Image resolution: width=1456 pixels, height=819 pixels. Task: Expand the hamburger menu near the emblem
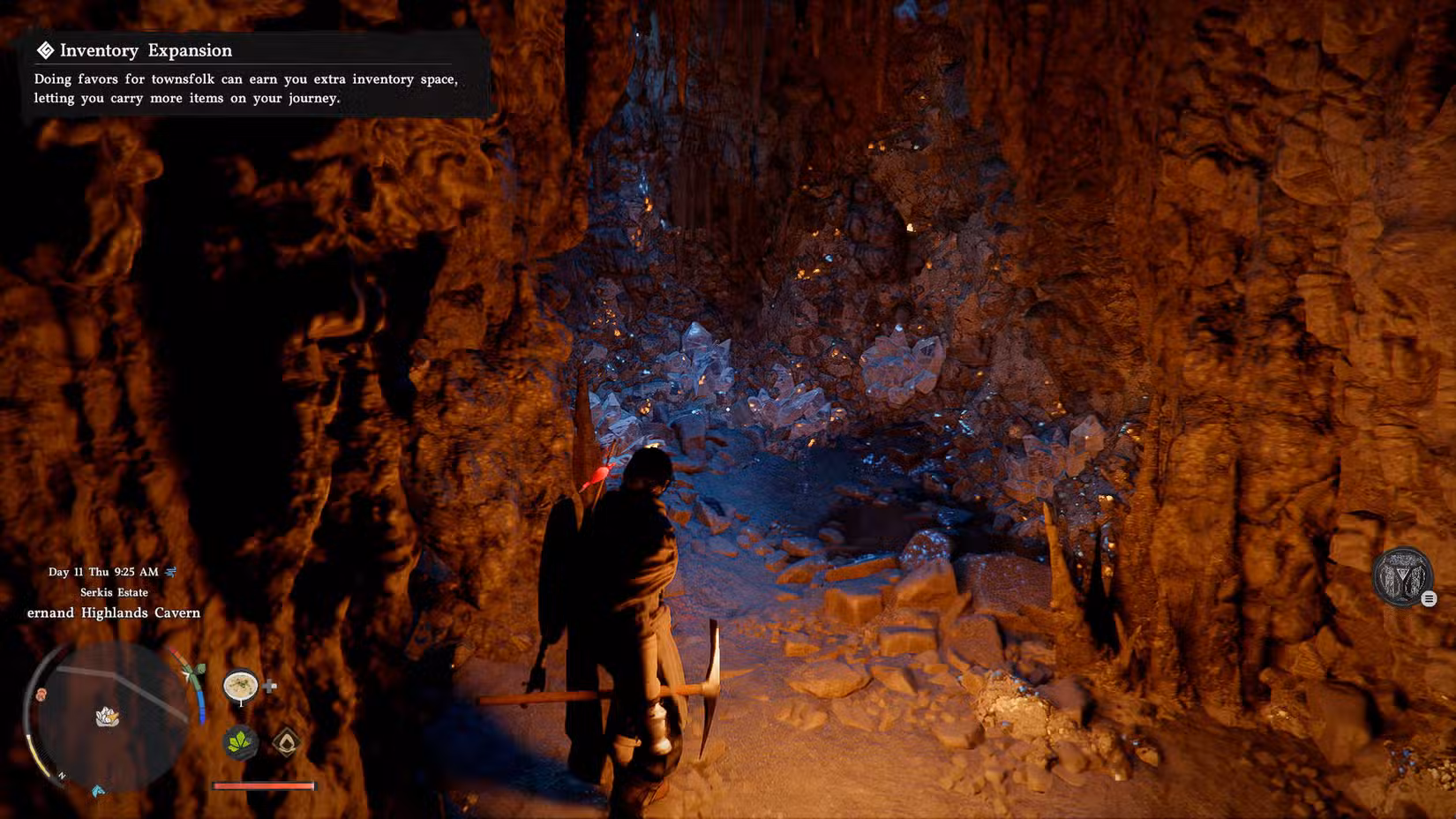pyautogui.click(x=1430, y=597)
